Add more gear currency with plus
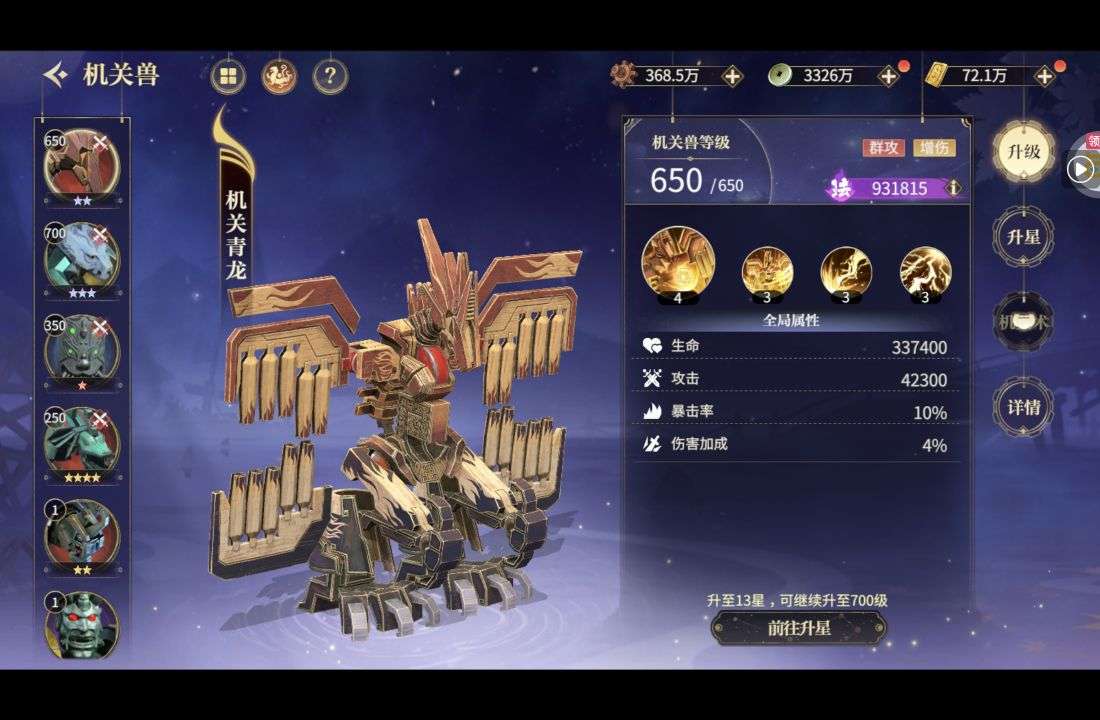 click(732, 76)
